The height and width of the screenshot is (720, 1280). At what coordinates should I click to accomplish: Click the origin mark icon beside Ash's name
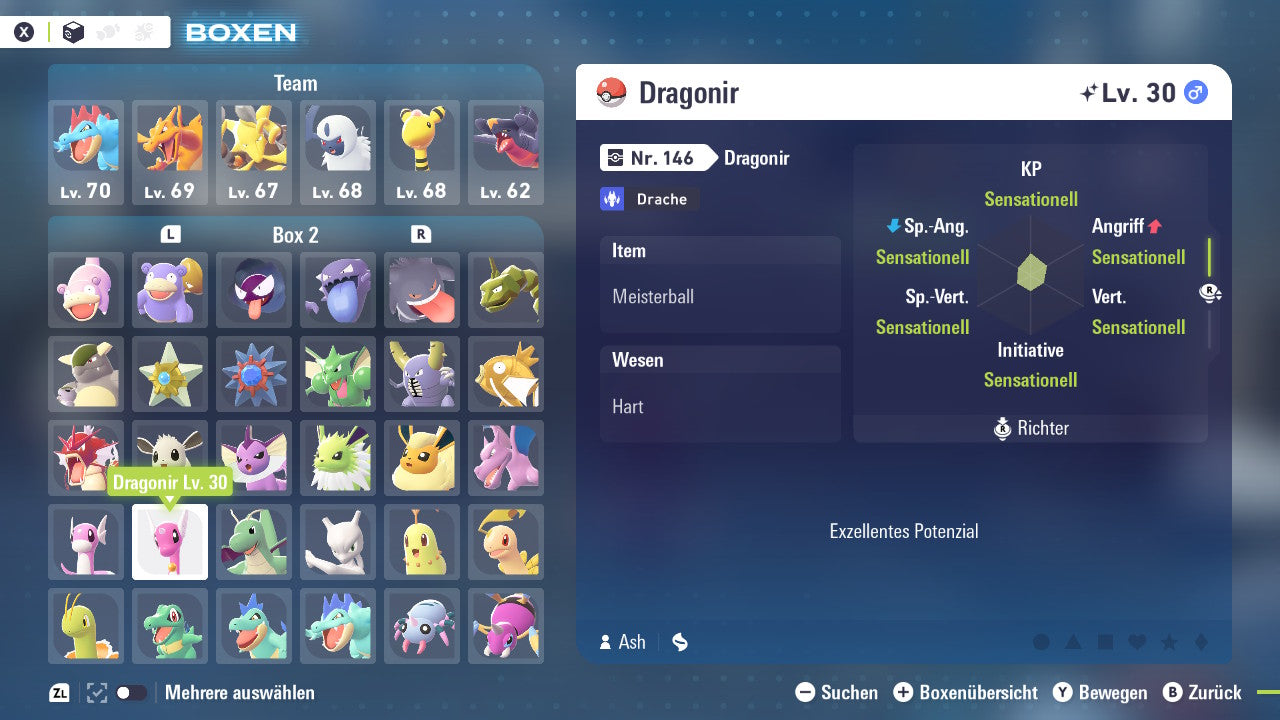point(679,642)
